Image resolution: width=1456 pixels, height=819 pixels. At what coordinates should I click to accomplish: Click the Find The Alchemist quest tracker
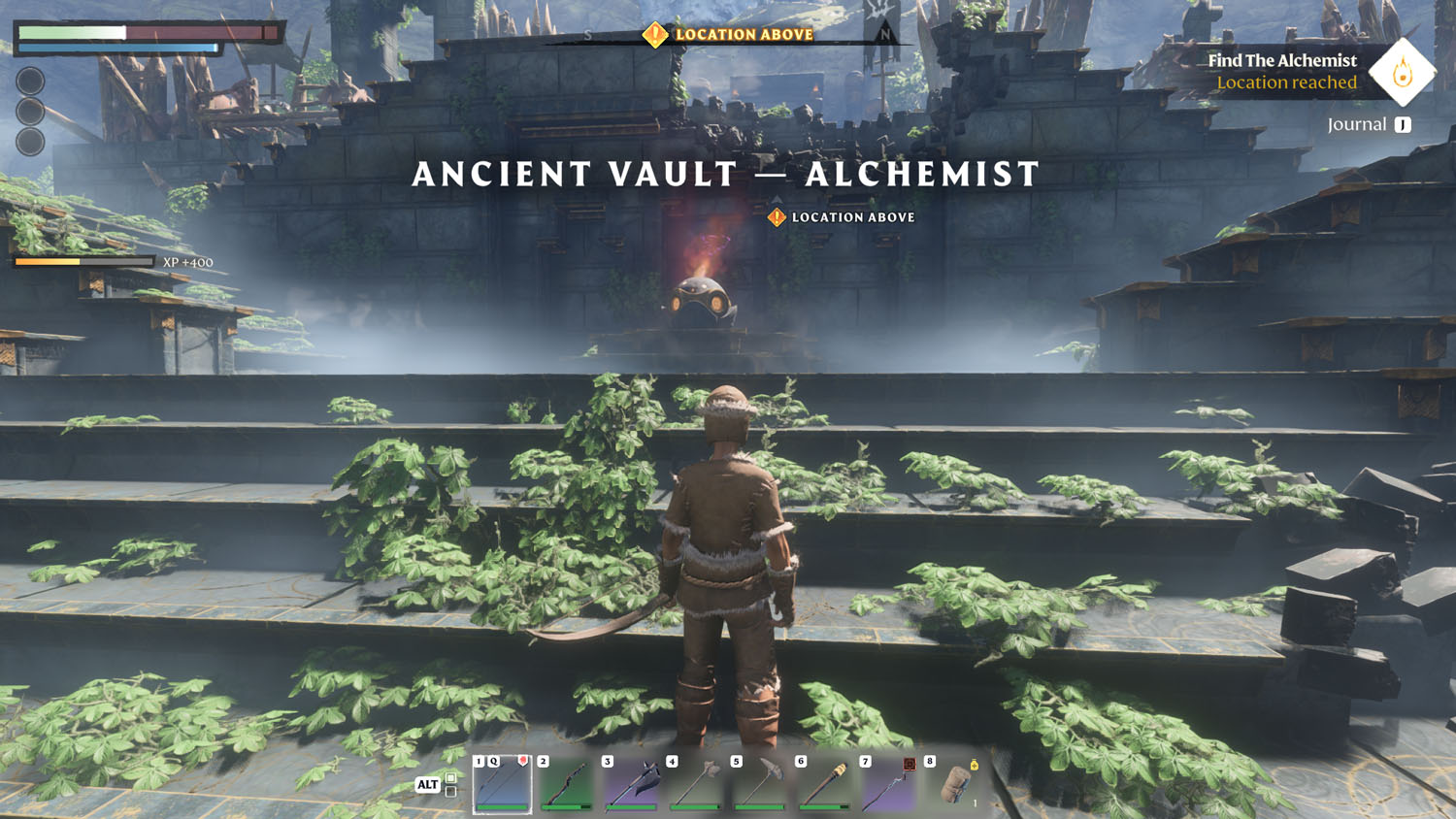(x=1281, y=71)
